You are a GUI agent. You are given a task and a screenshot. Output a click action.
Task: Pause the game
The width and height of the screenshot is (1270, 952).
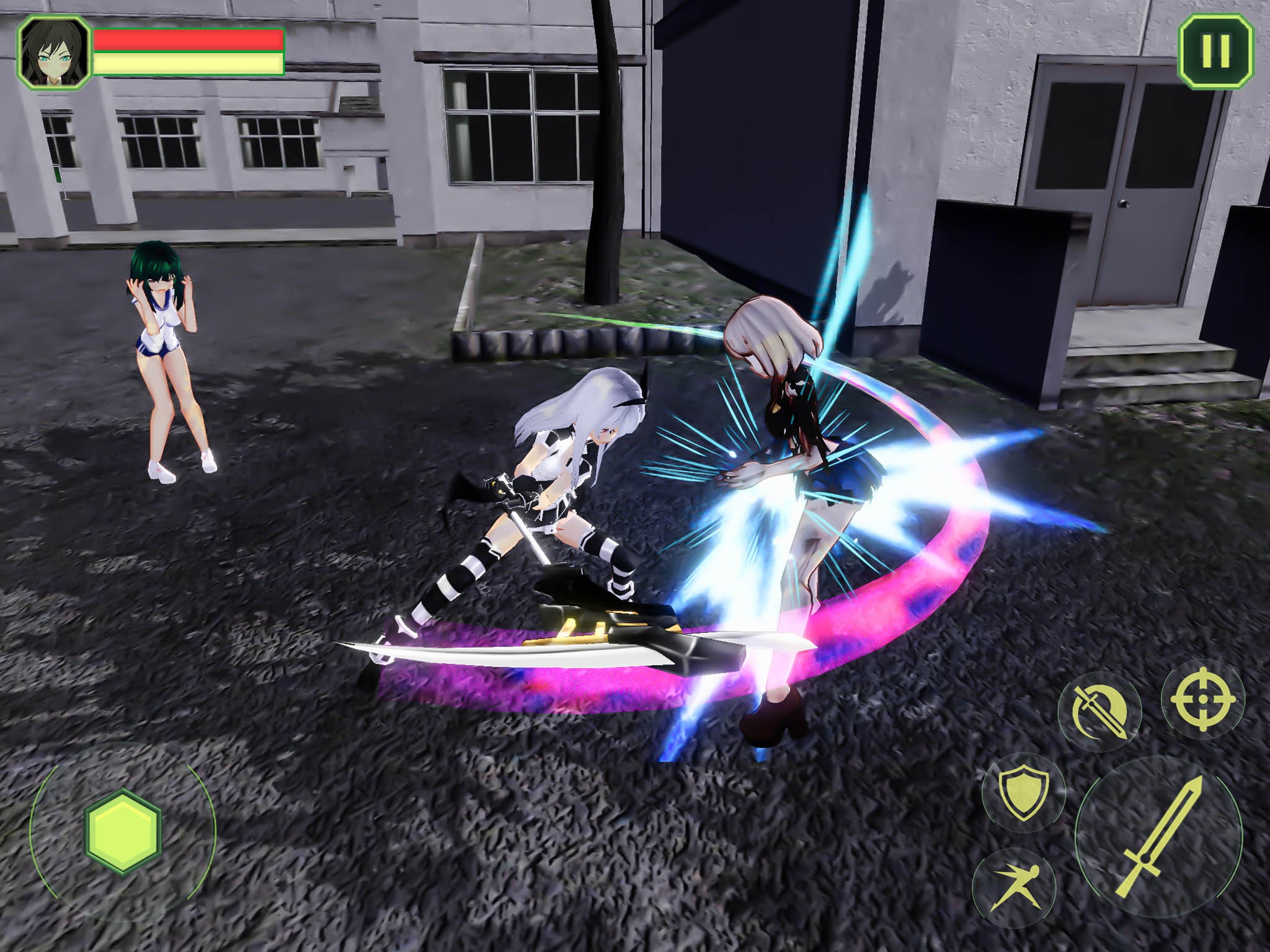pyautogui.click(x=1215, y=51)
